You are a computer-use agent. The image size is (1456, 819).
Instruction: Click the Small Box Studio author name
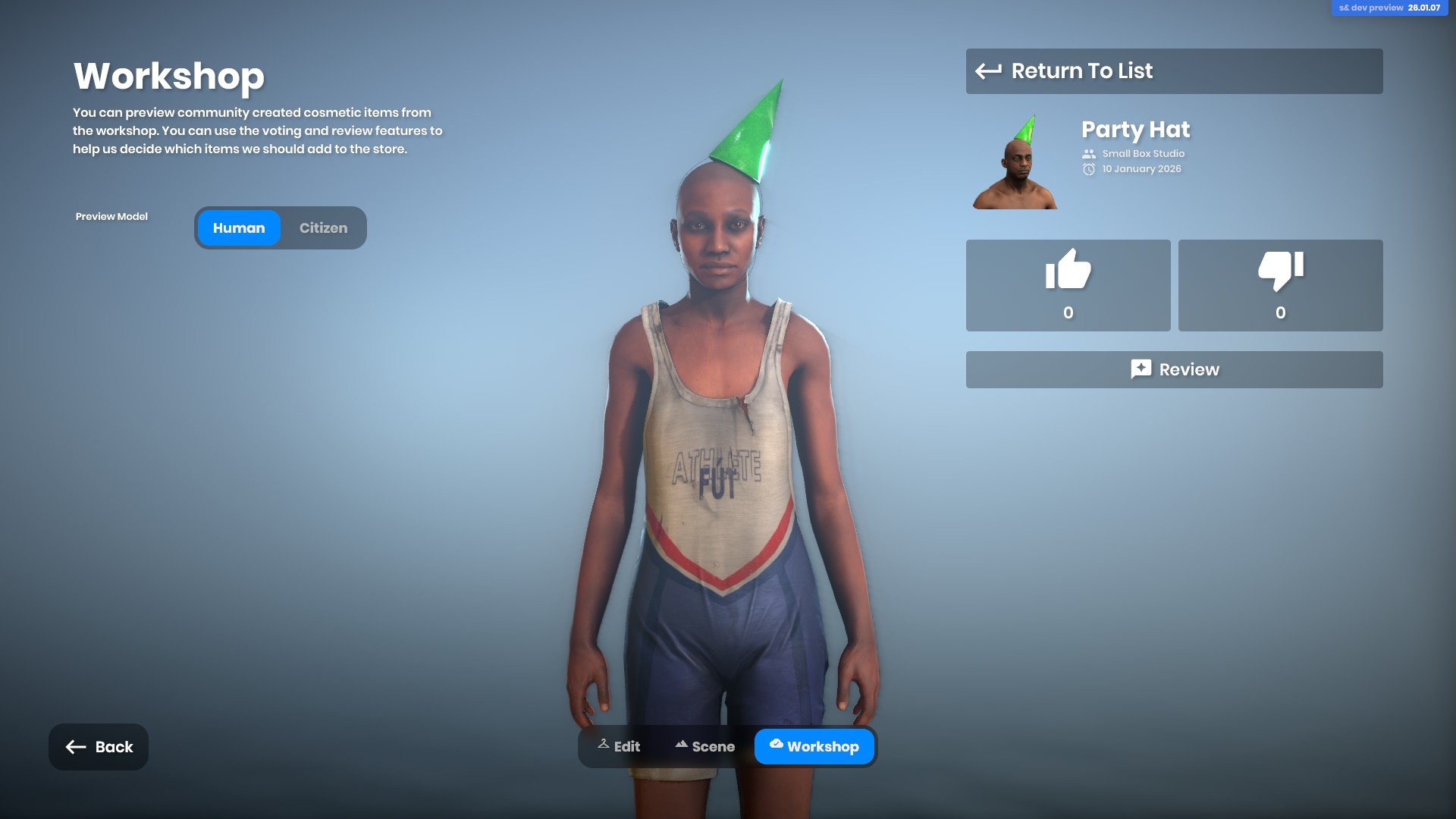click(x=1143, y=154)
